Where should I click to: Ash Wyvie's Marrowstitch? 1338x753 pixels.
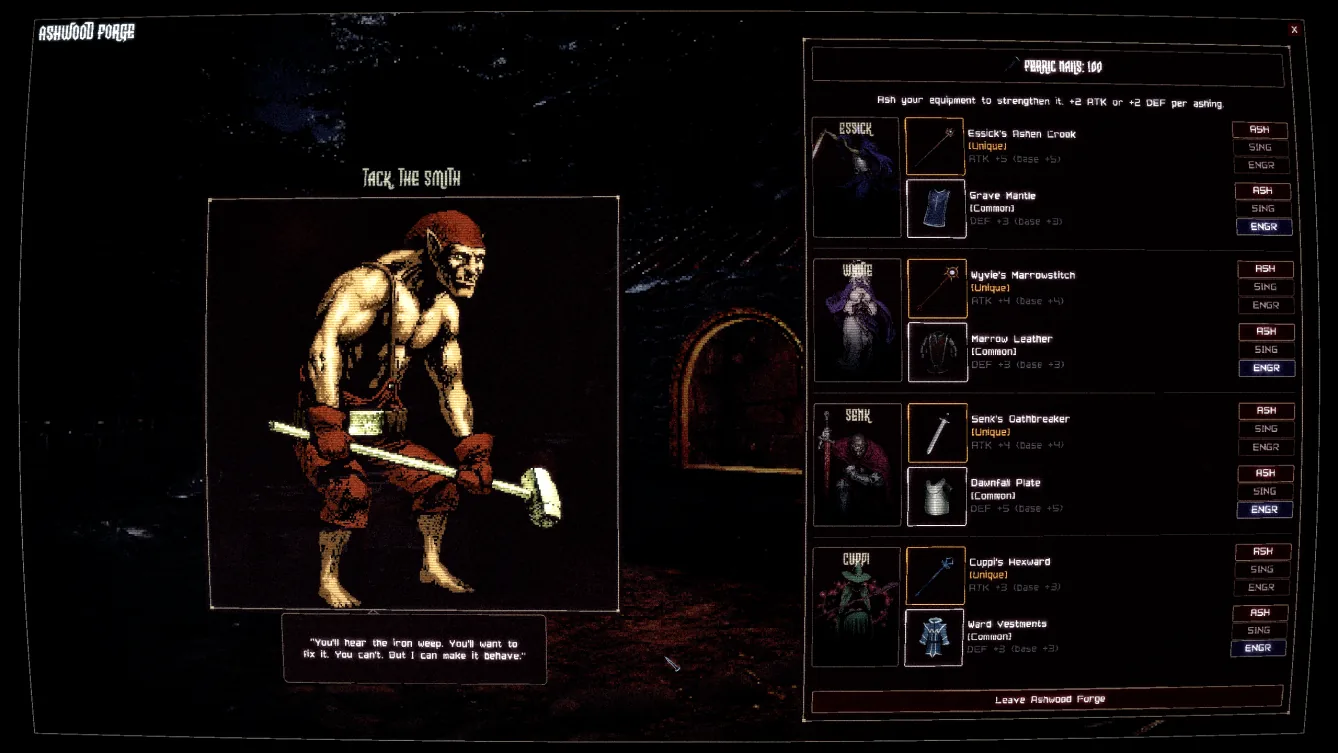click(x=1264, y=268)
